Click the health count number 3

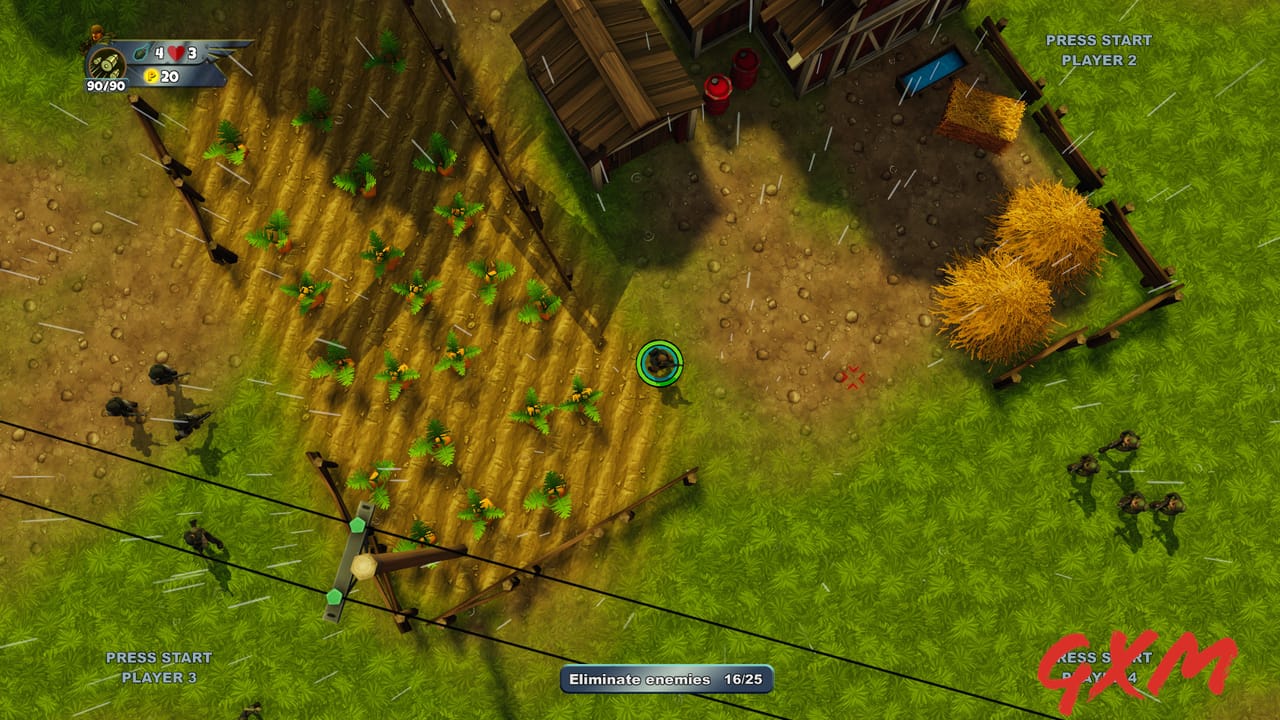(194, 54)
